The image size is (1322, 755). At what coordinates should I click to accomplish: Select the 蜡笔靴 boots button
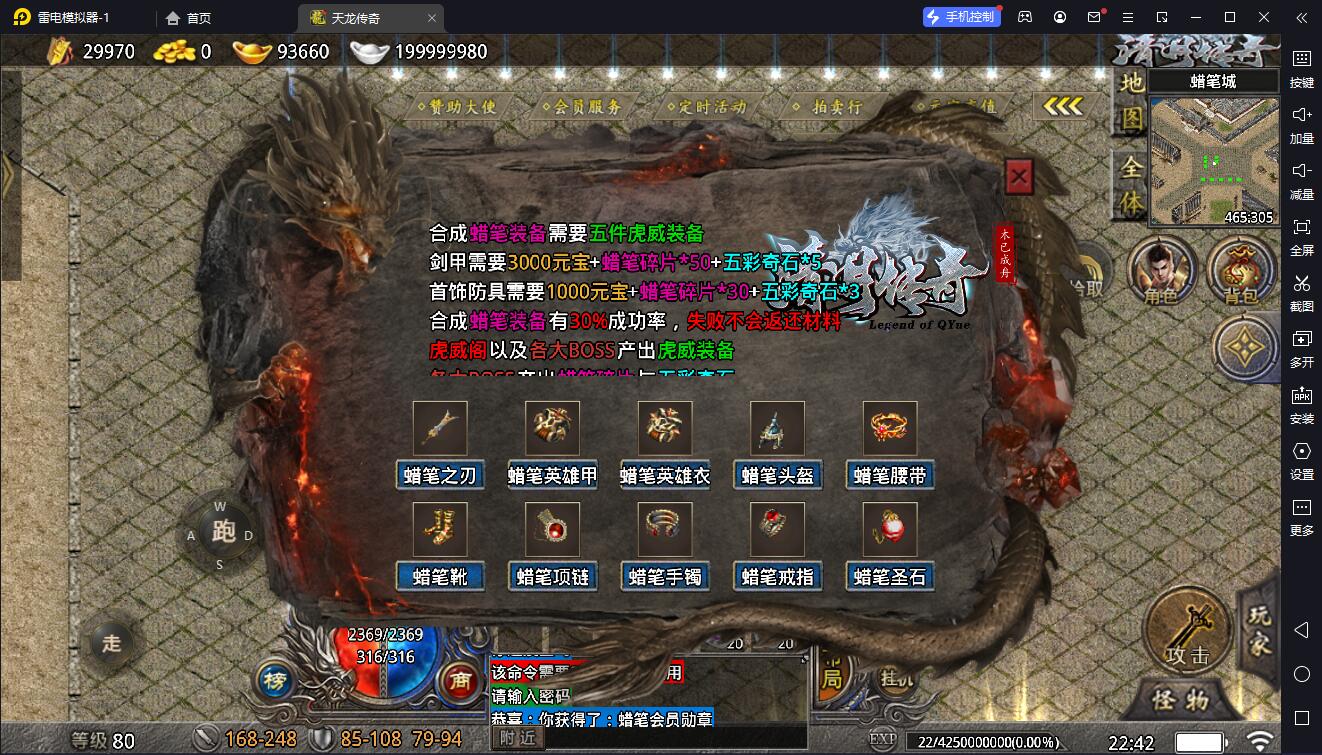click(440, 576)
